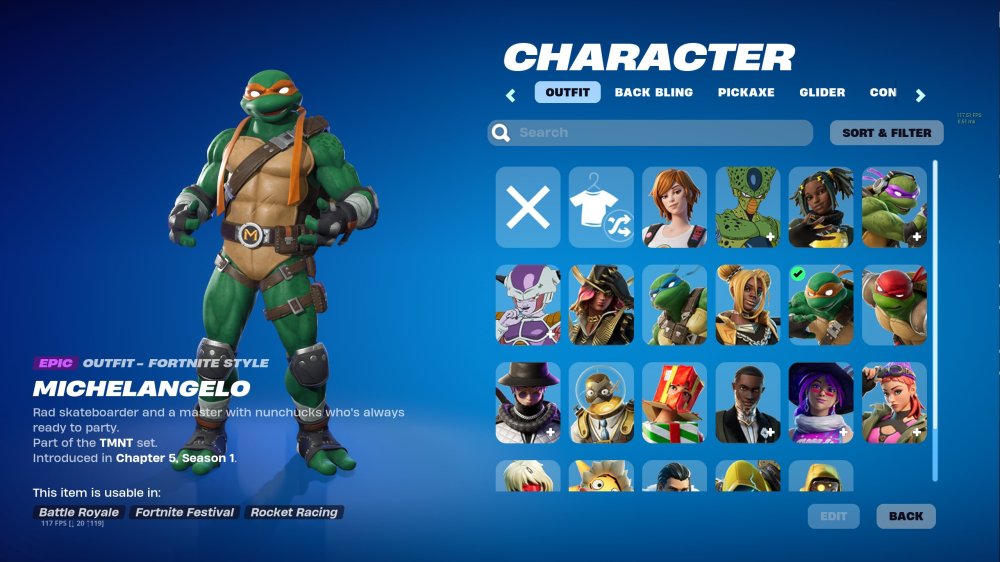Open Sort & Filter options
Image resolution: width=1000 pixels, height=562 pixels.
click(886, 133)
